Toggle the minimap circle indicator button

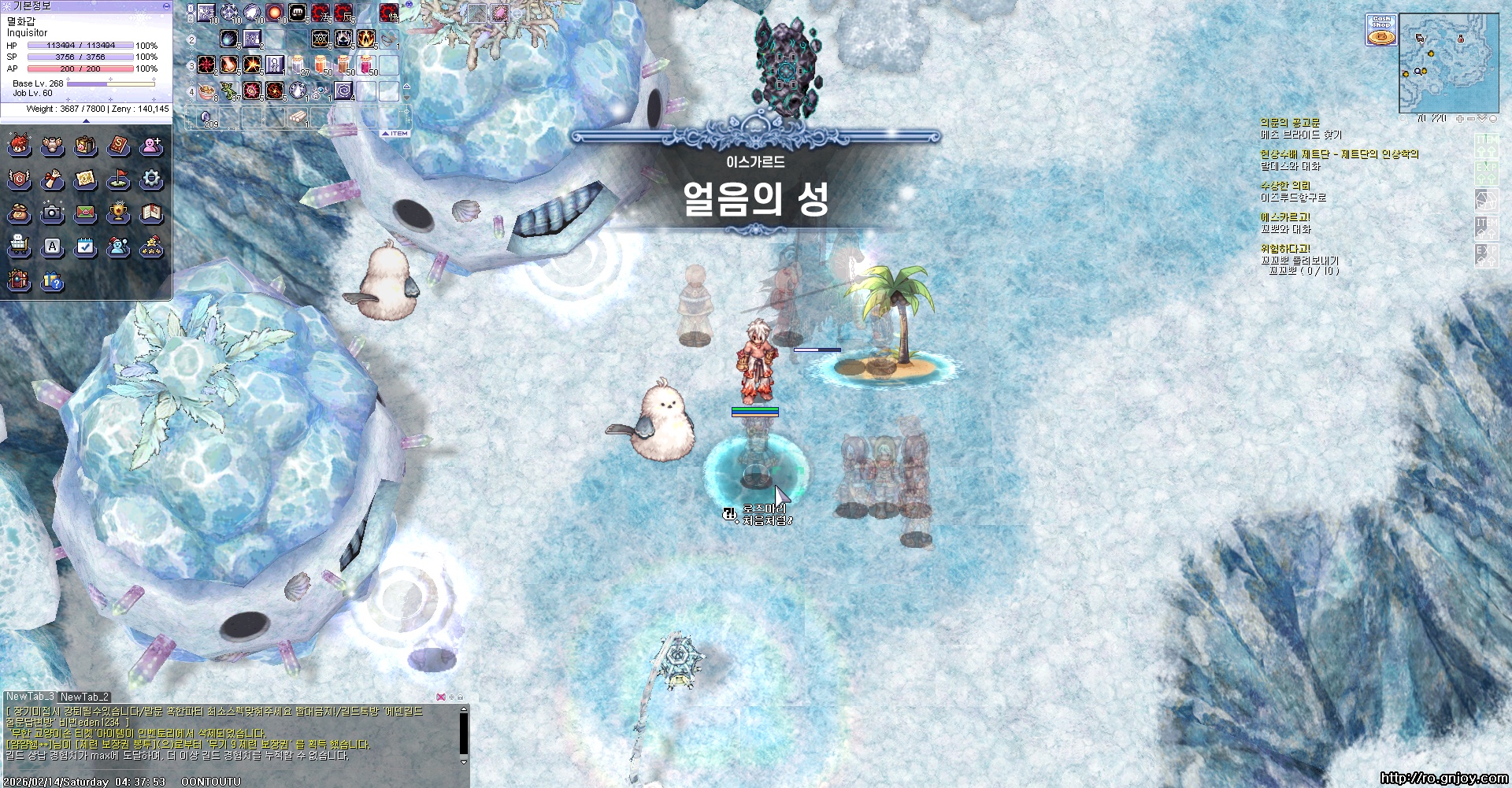(x=1493, y=119)
